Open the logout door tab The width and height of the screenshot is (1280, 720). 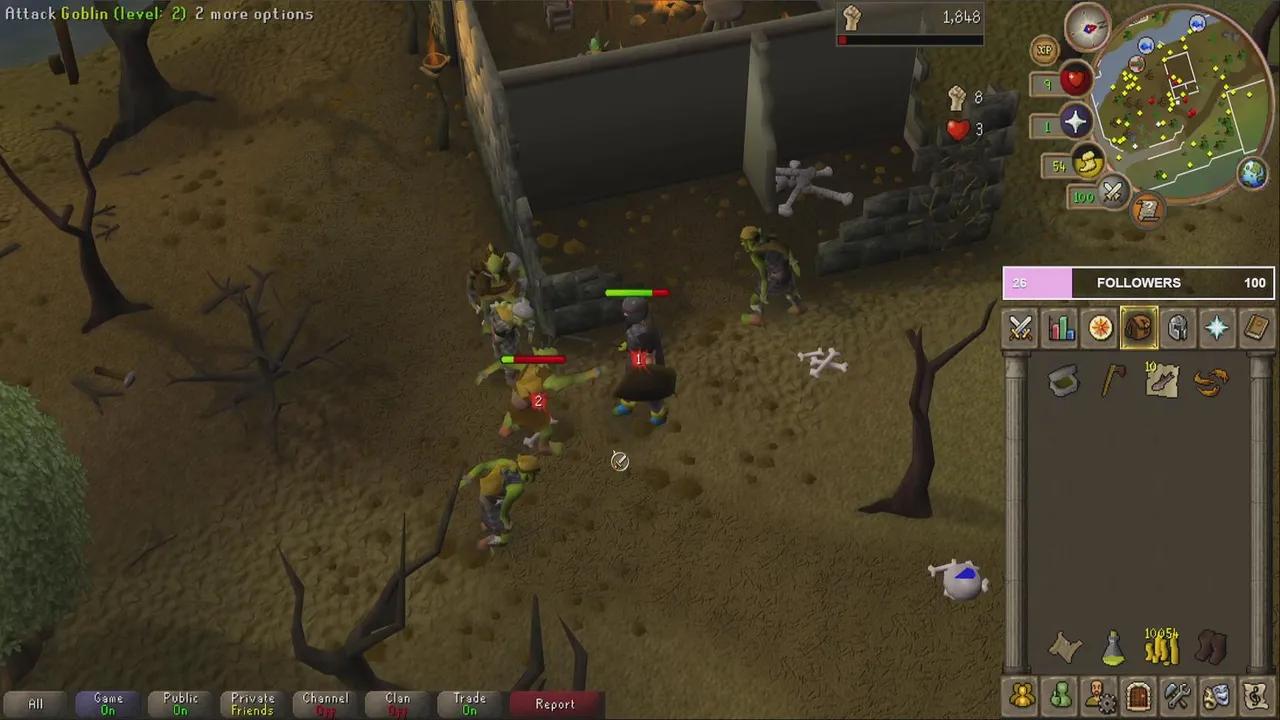click(x=1138, y=694)
